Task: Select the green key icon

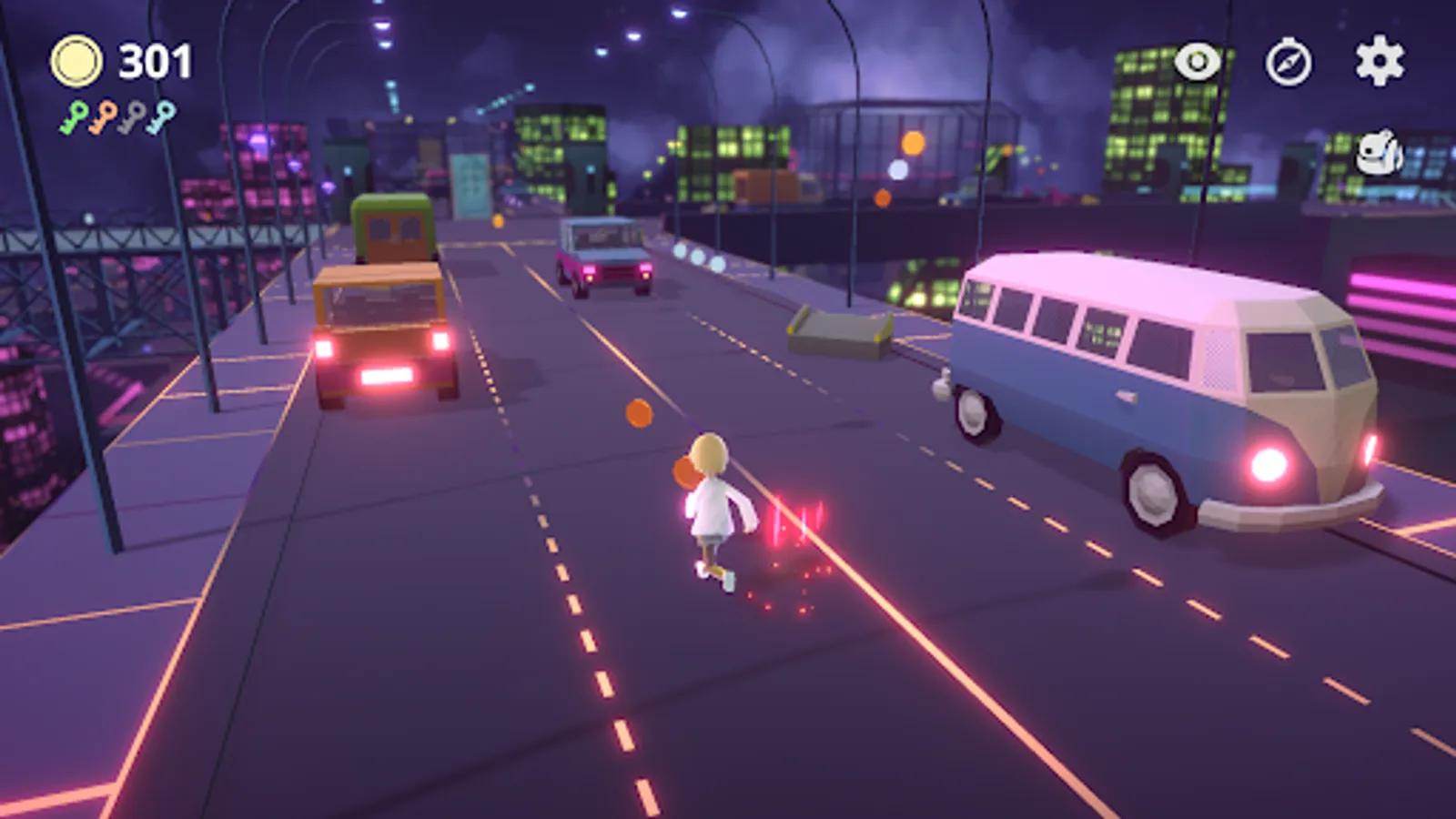Action: (71, 116)
